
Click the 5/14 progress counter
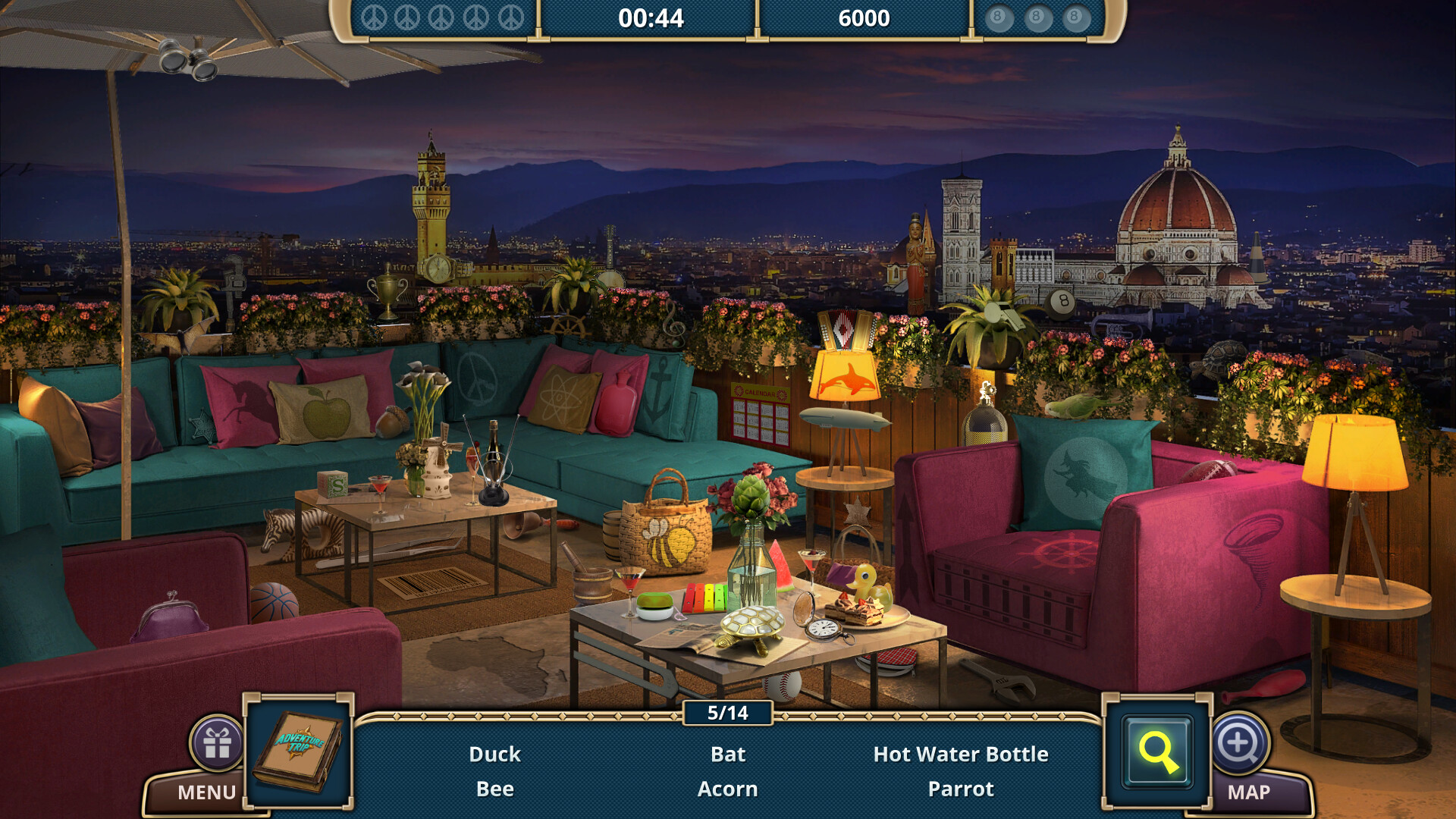pos(726,713)
